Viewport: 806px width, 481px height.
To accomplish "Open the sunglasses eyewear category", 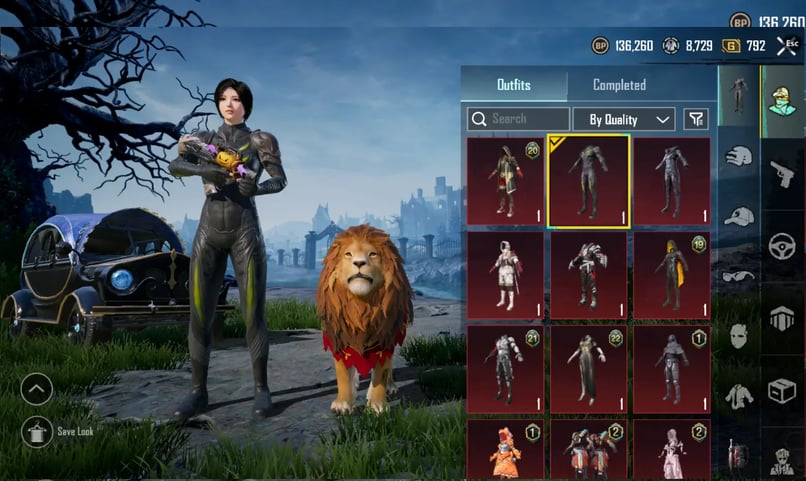I will pos(739,275).
